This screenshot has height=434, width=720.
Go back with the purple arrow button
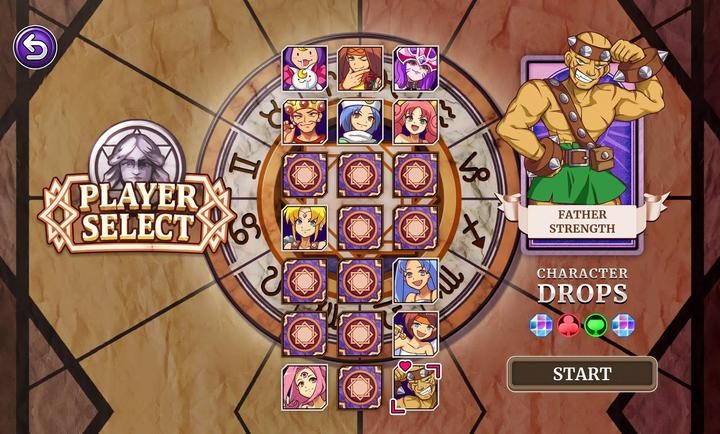click(35, 47)
